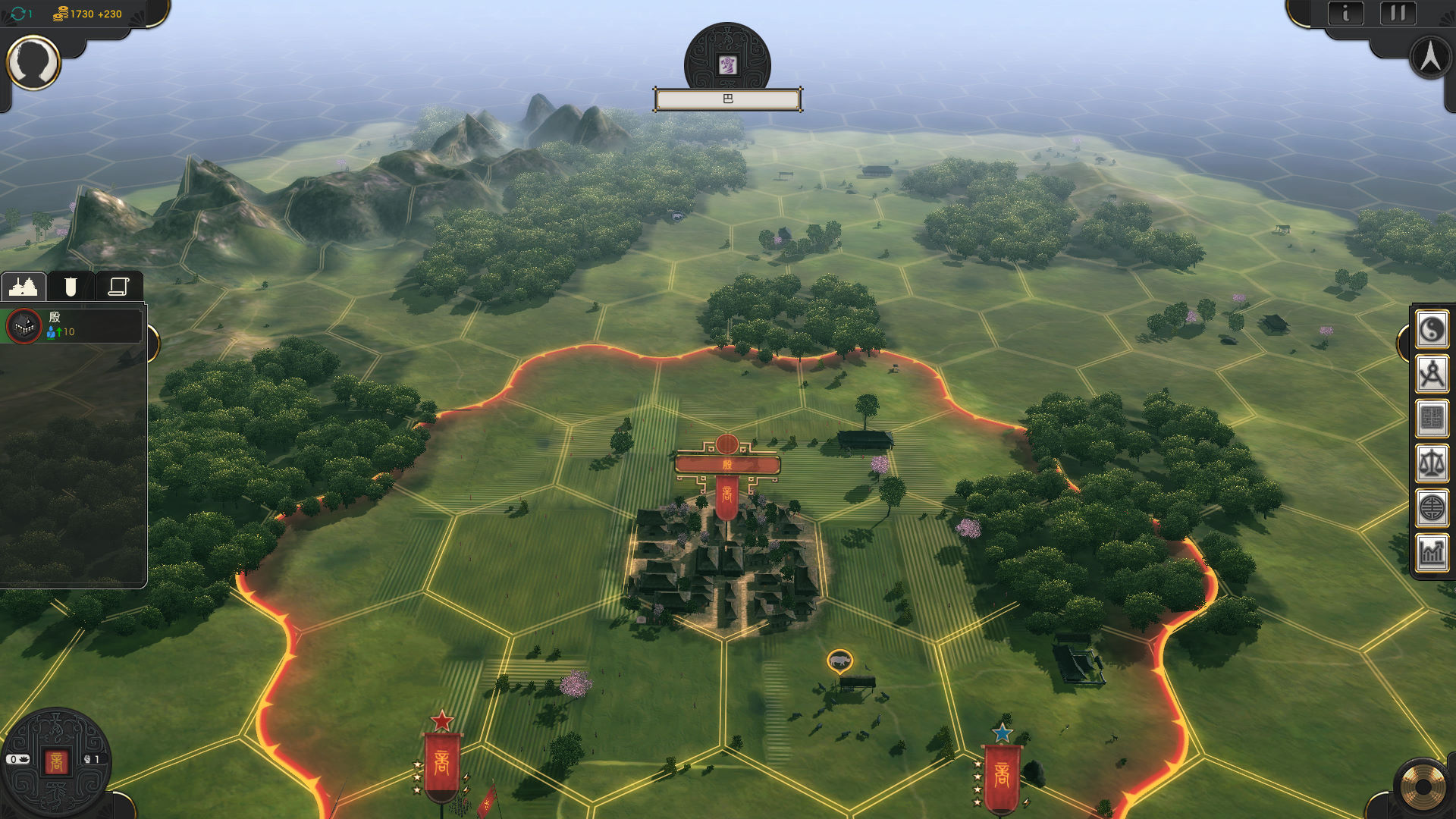The height and width of the screenshot is (819, 1456).
Task: Select the 殷 city banner on the map
Action: pyautogui.click(x=727, y=464)
